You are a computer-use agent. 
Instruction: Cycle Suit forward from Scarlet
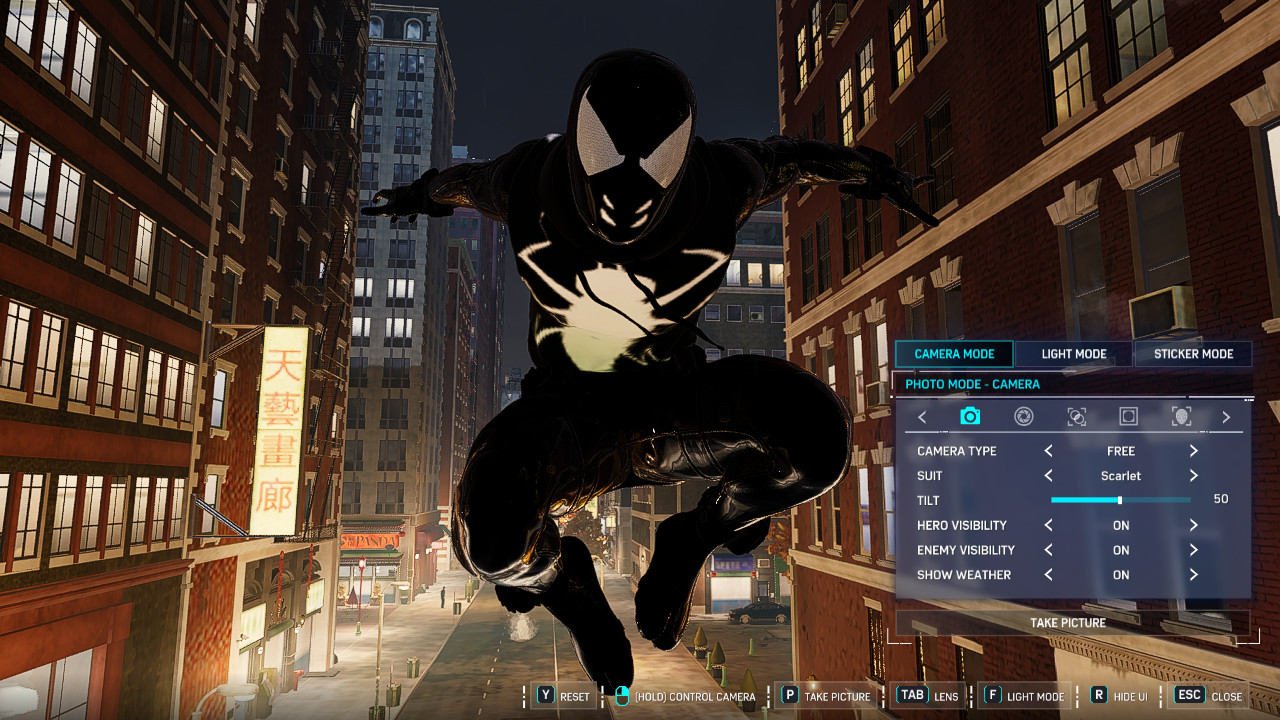click(x=1193, y=476)
